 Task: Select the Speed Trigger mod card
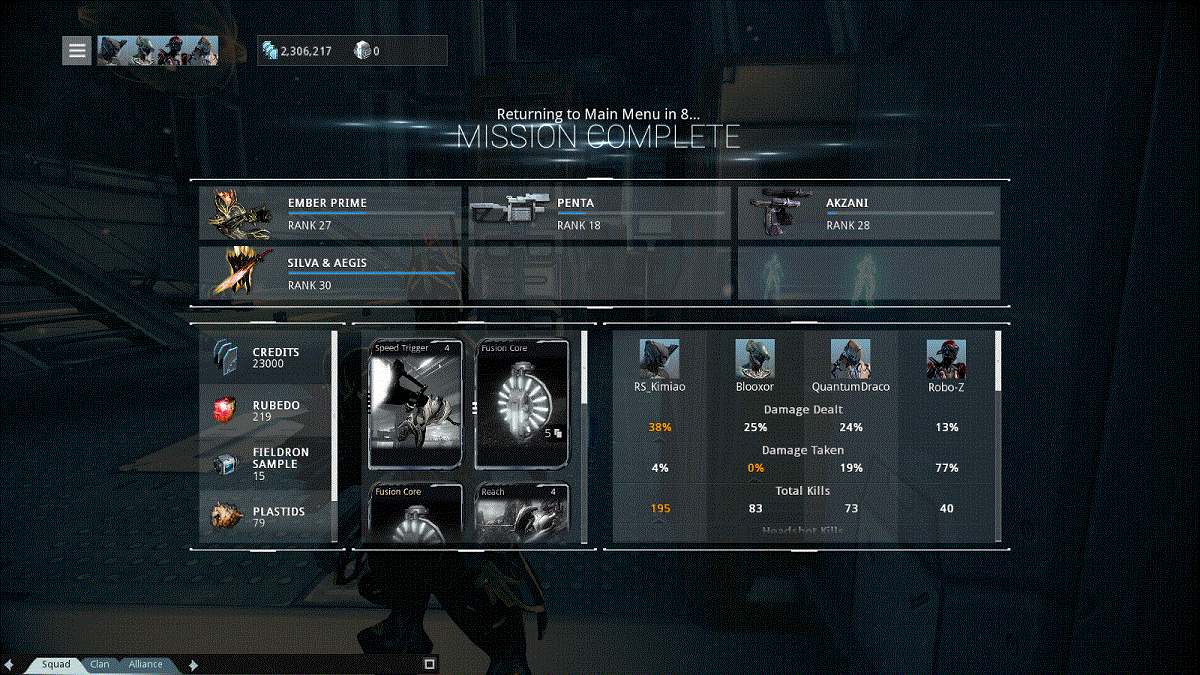tap(416, 404)
